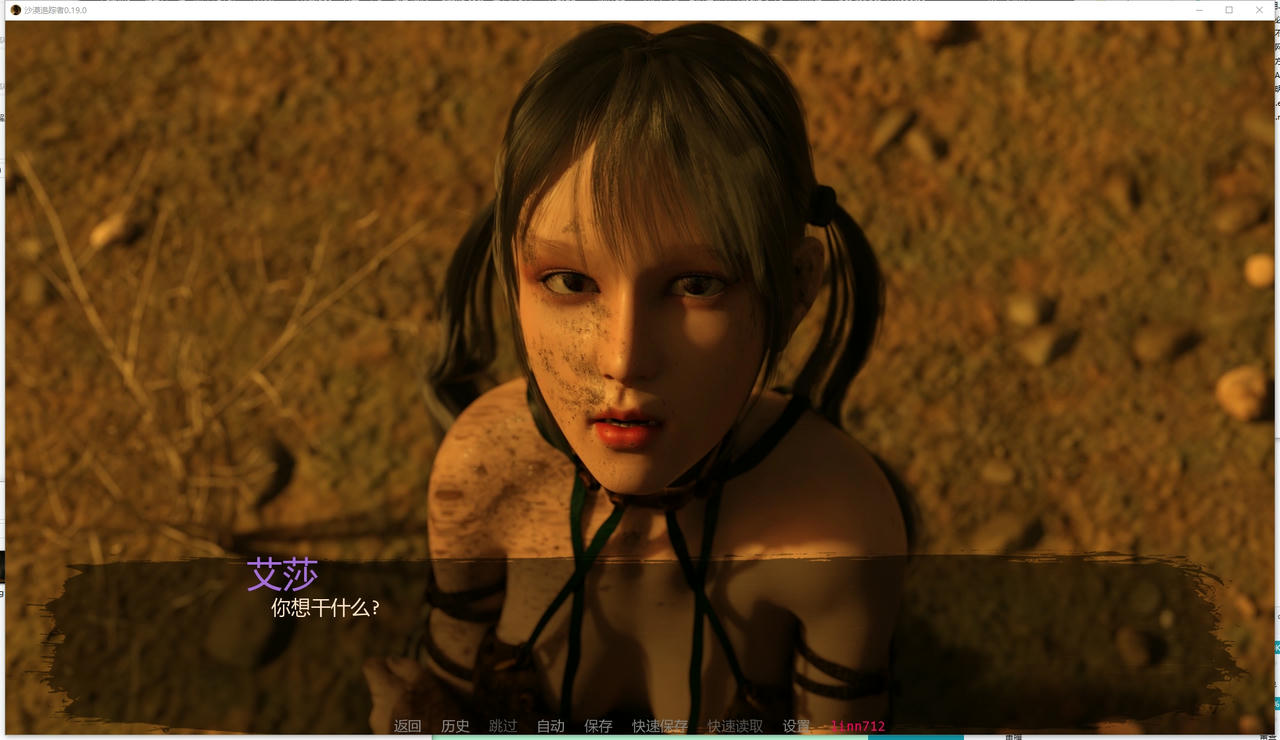Click 保存 to save the game

point(598,726)
